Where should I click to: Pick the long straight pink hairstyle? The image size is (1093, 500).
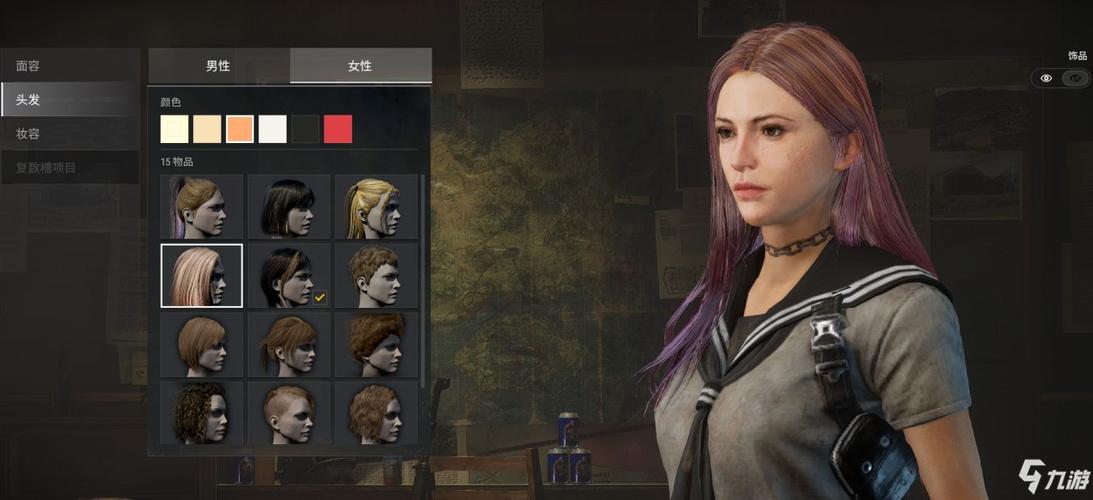tap(202, 275)
